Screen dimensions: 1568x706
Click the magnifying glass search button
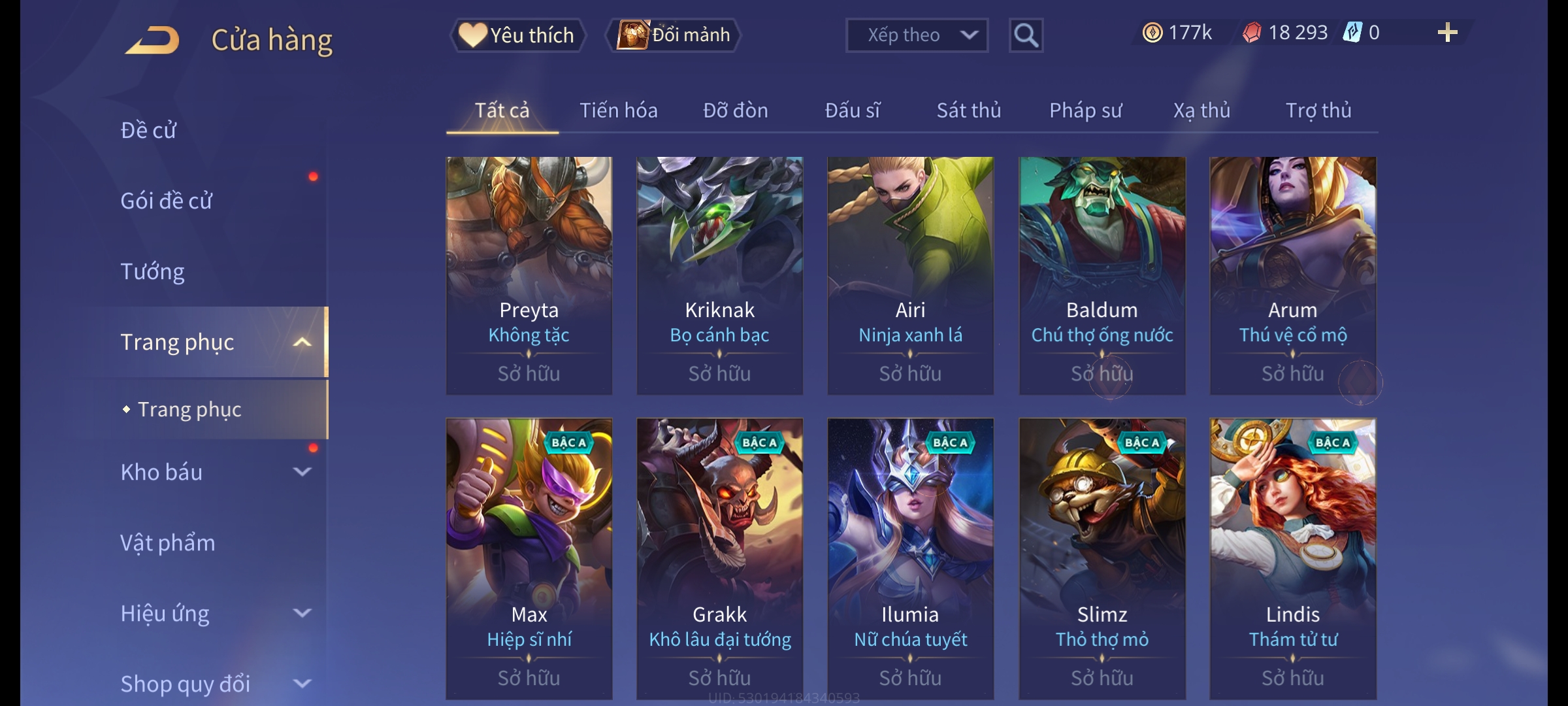[1026, 35]
